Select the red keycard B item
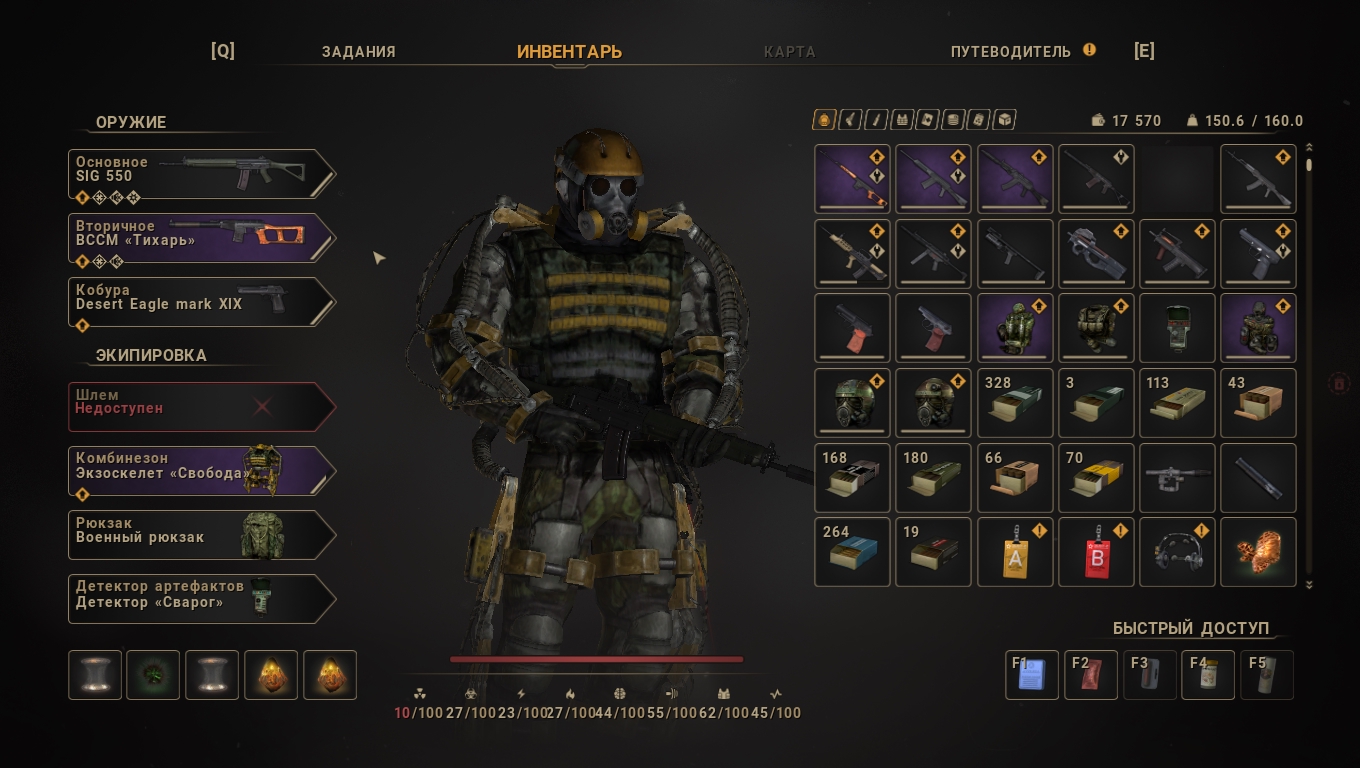1360x768 pixels. click(1096, 552)
